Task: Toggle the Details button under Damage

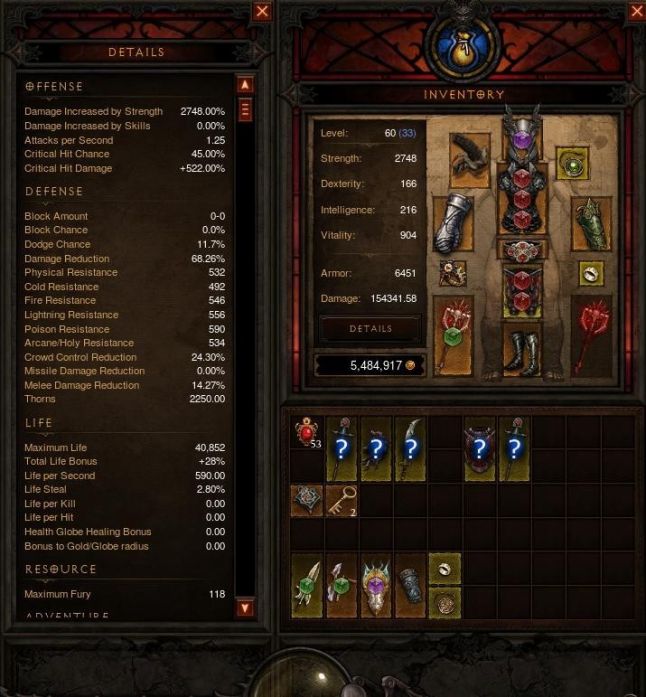Action: (x=370, y=329)
